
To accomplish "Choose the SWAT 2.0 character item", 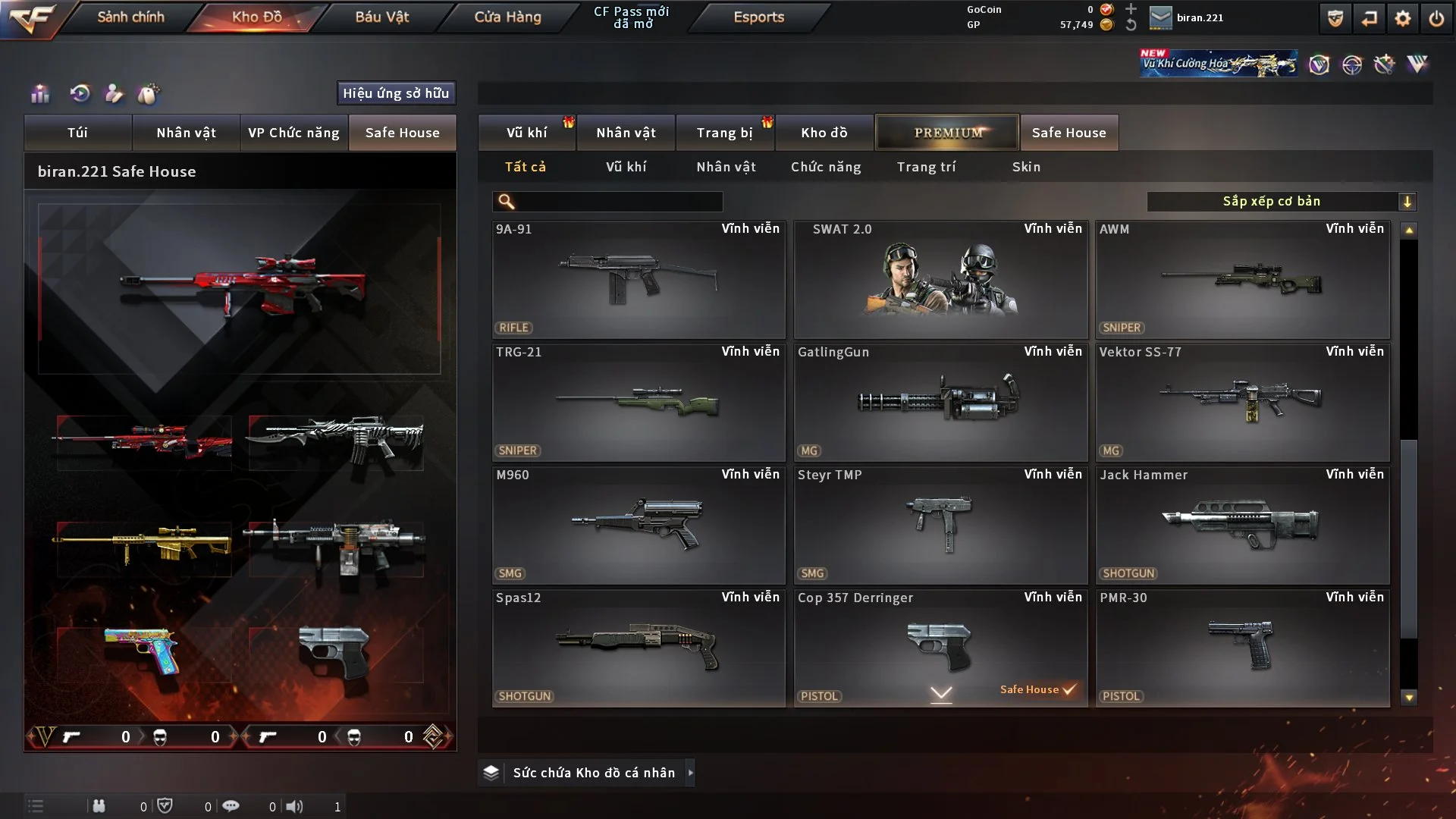I will click(x=940, y=280).
